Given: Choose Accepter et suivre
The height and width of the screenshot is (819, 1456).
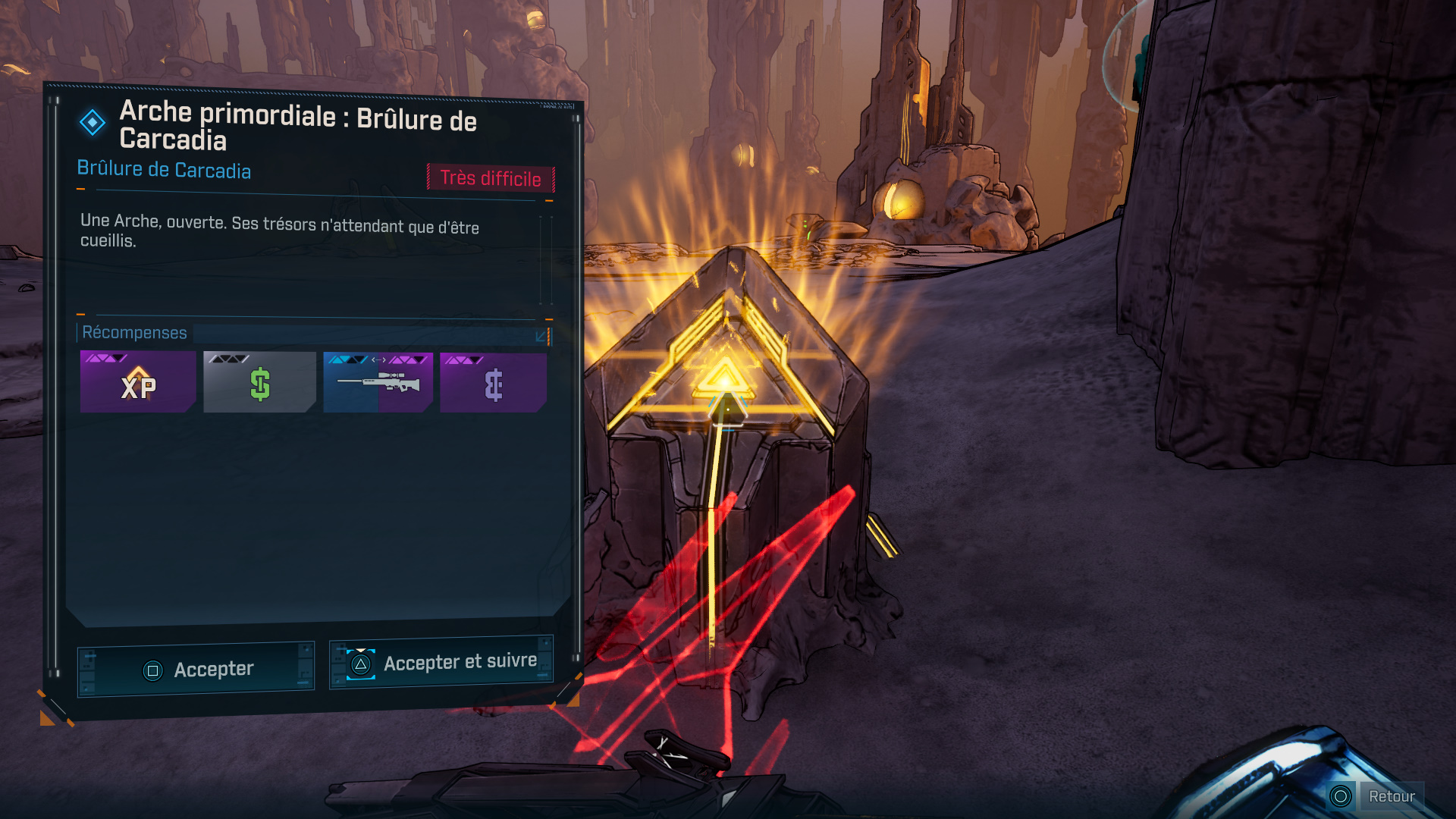Looking at the screenshot, I should pyautogui.click(x=441, y=663).
